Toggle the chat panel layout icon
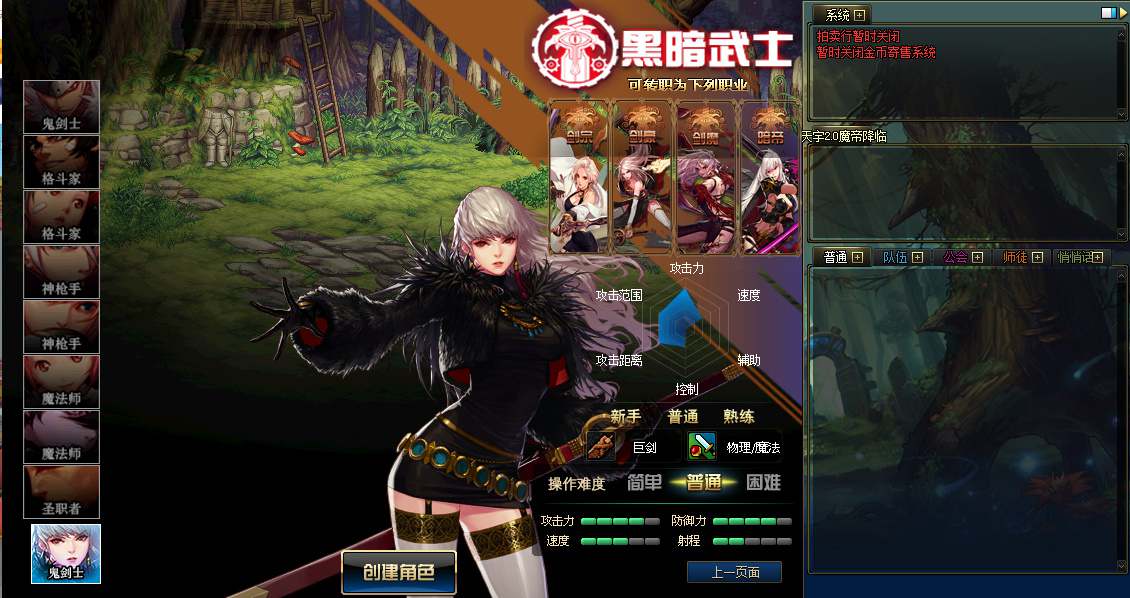Image resolution: width=1130 pixels, height=598 pixels. 1108,13
